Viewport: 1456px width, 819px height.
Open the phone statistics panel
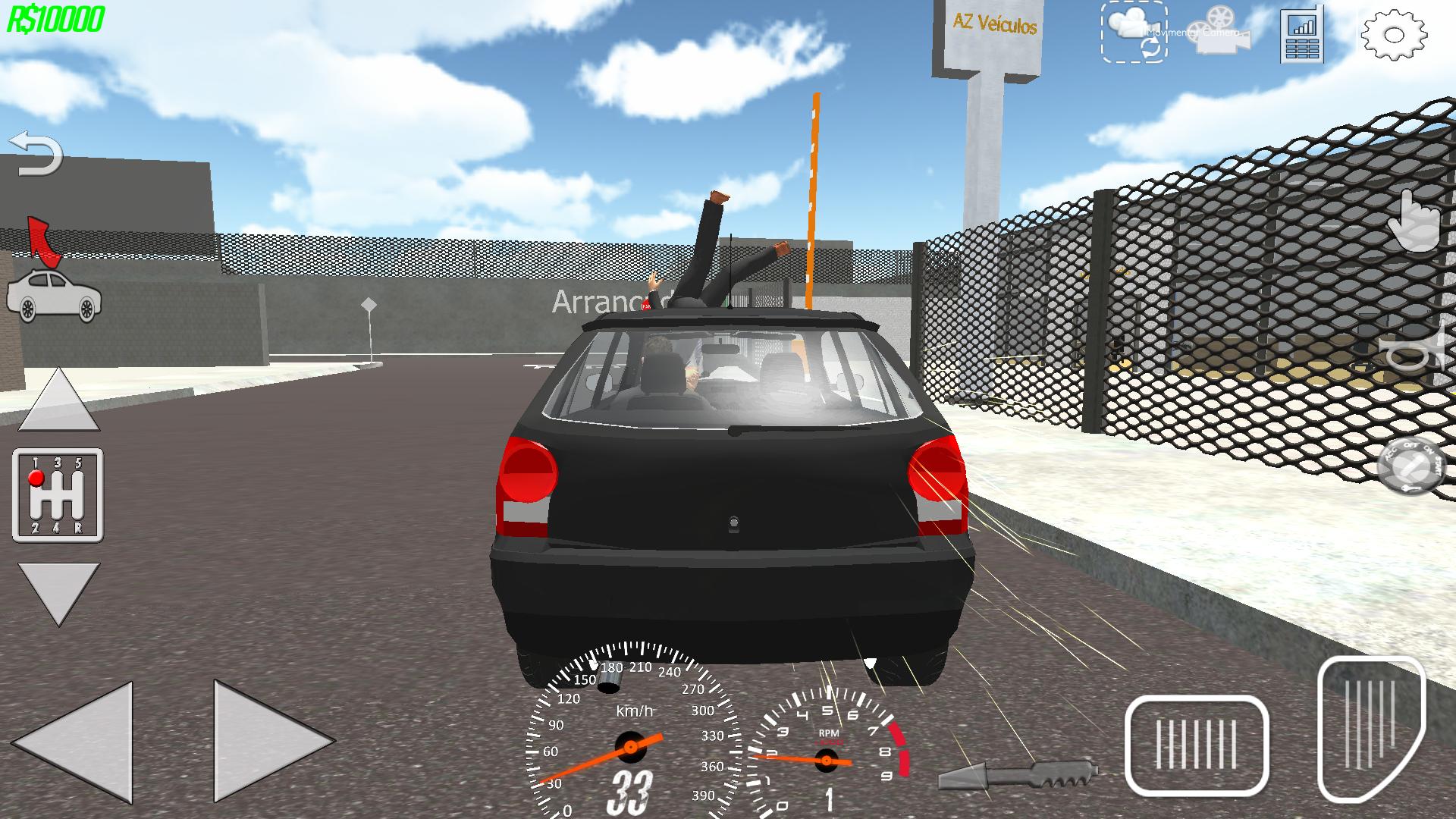1302,33
